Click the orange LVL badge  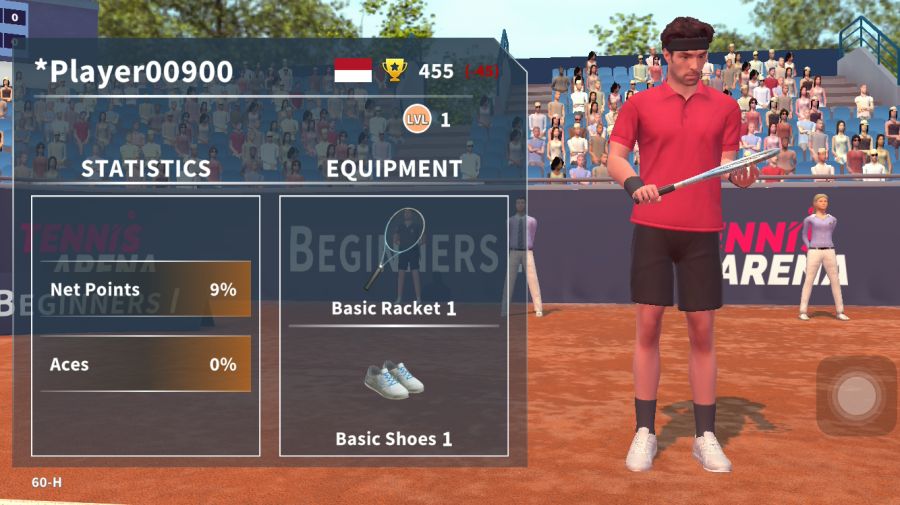(x=416, y=120)
